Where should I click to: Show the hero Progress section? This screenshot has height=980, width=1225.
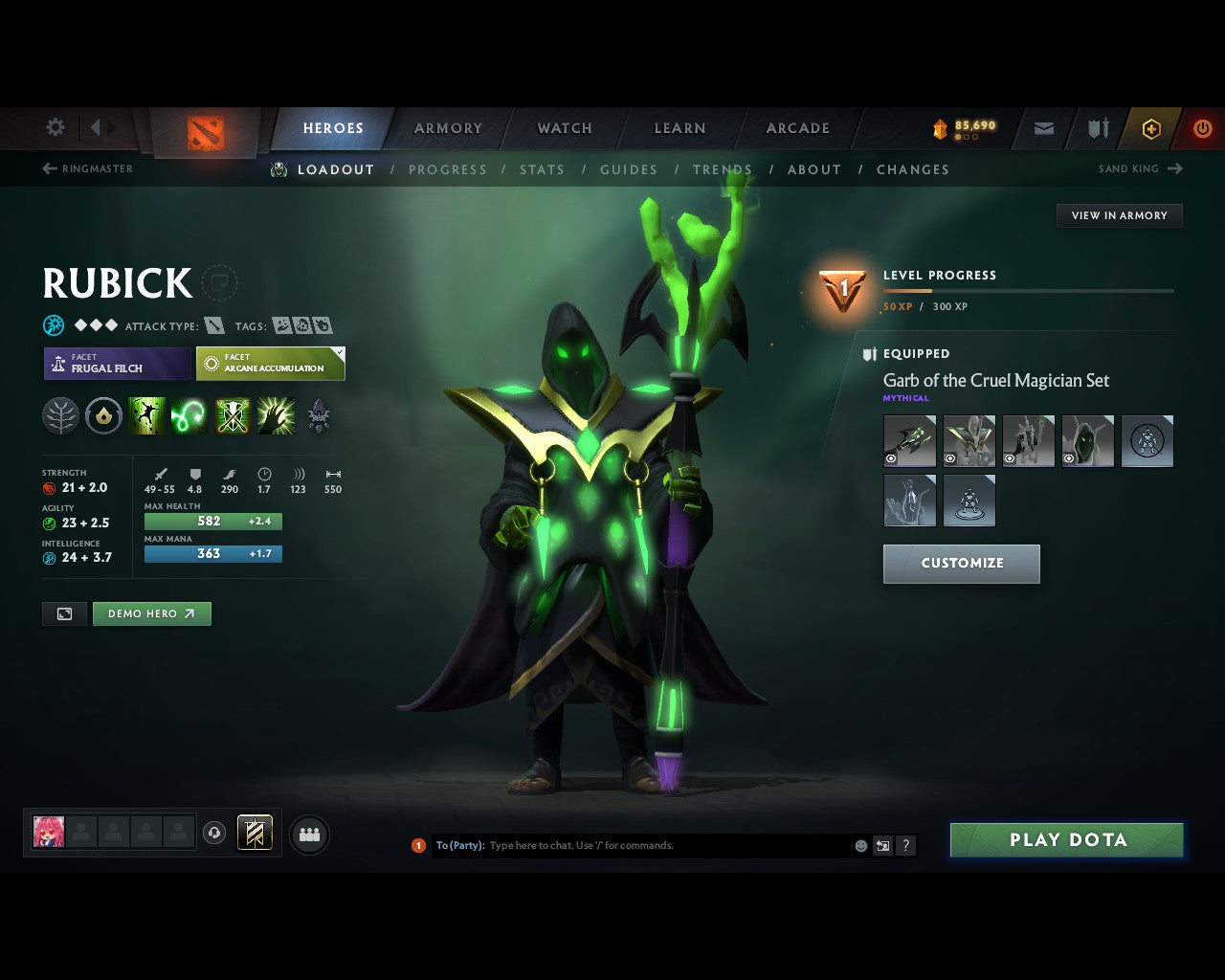click(x=447, y=169)
